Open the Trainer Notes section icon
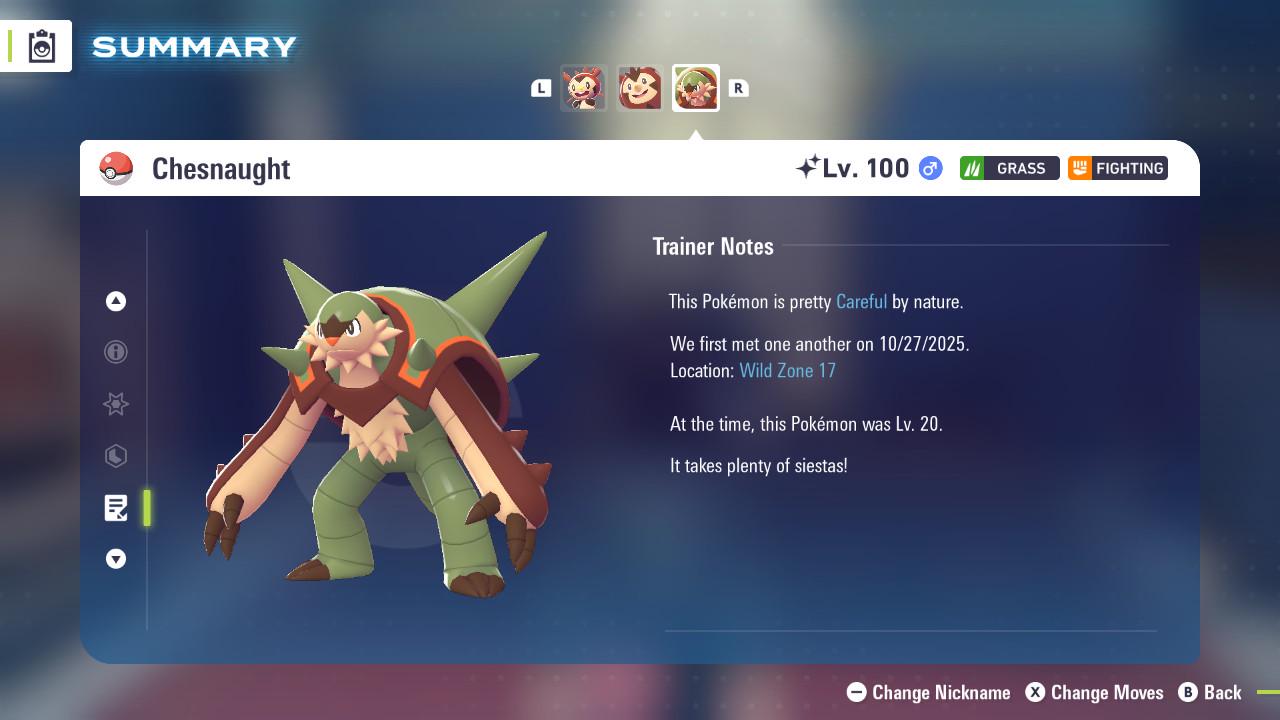The image size is (1280, 720). 116,508
